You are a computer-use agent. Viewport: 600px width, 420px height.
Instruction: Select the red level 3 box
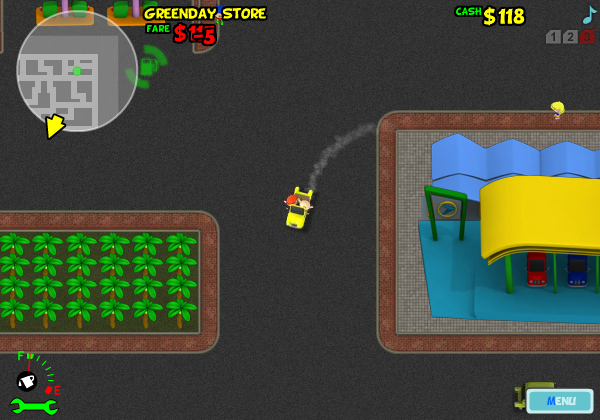pyautogui.click(x=587, y=37)
